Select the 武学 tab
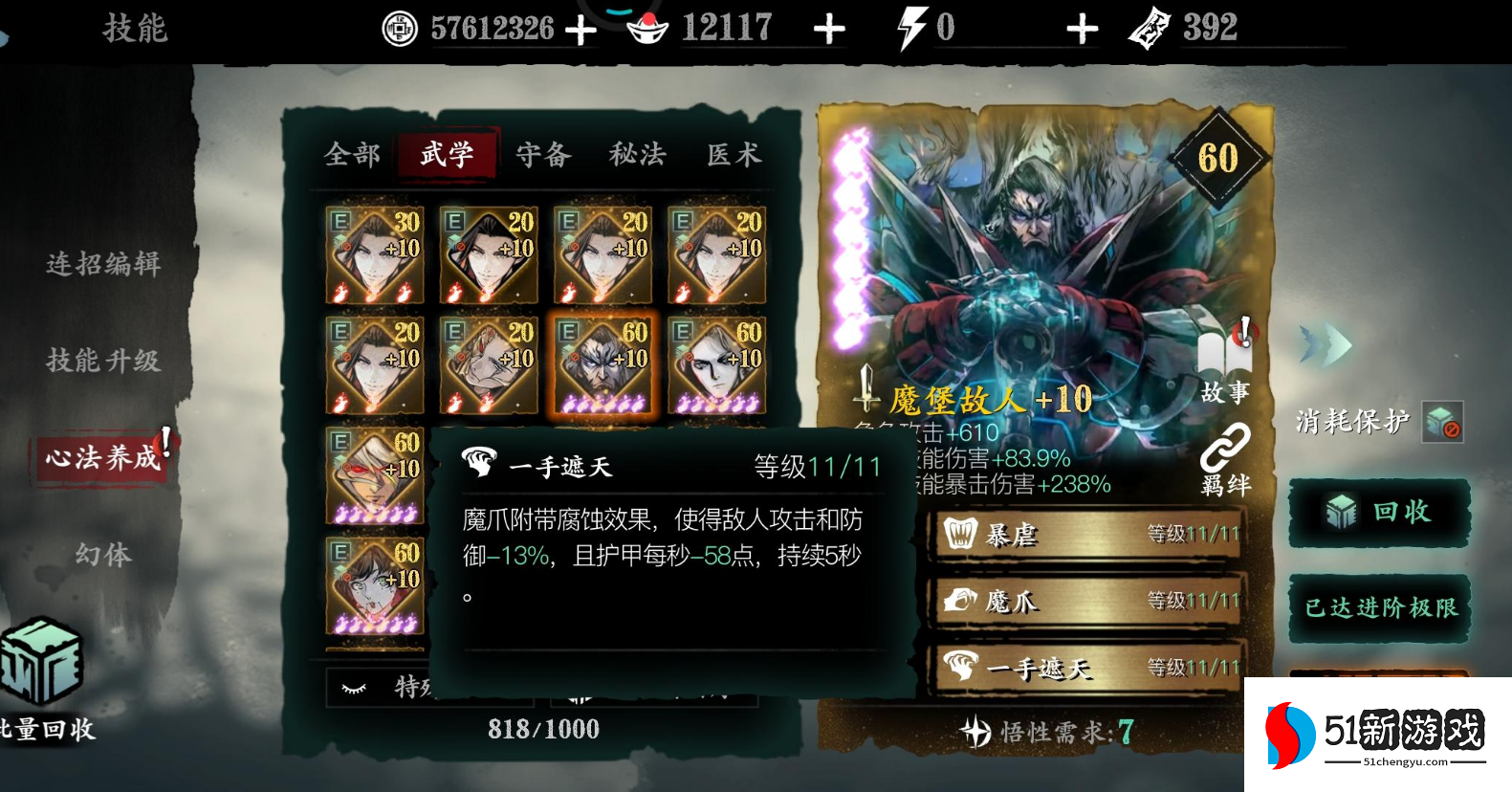This screenshot has width=1512, height=792. [447, 154]
